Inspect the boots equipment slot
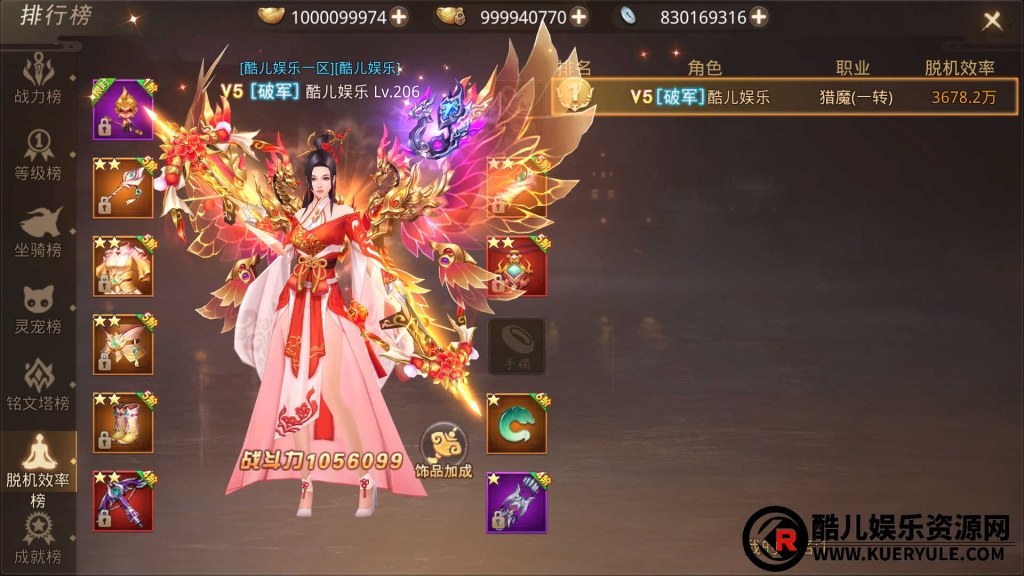This screenshot has width=1024, height=576. (123, 423)
